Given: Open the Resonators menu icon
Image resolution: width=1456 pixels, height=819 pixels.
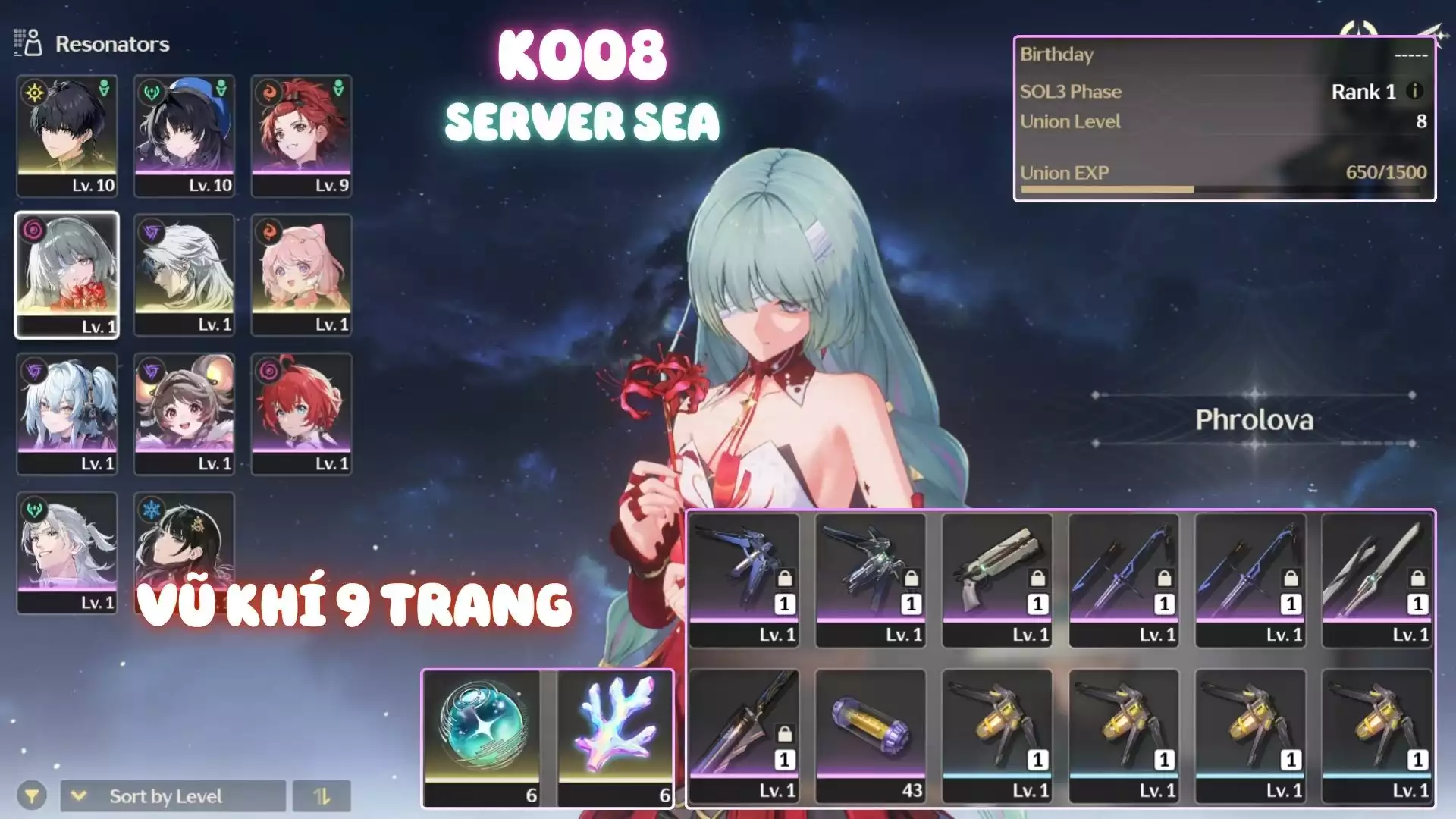Looking at the screenshot, I should click(29, 43).
